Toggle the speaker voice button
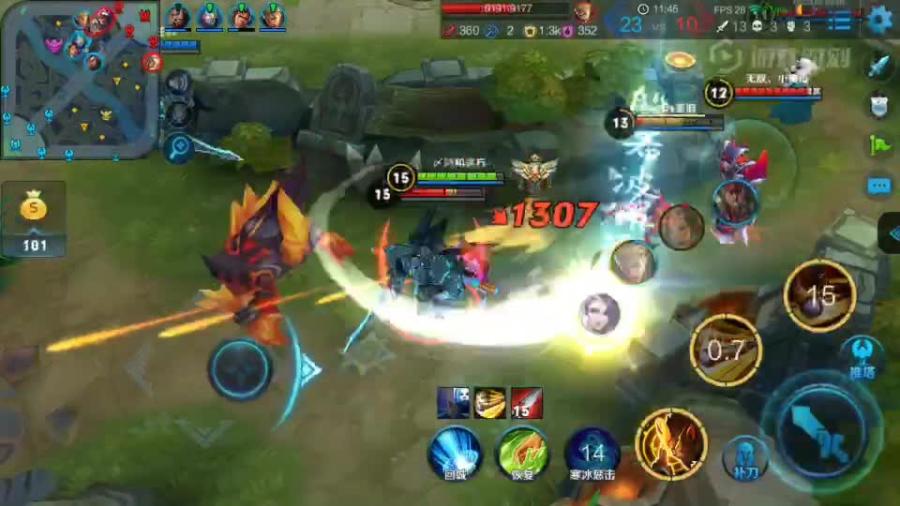 (180, 82)
